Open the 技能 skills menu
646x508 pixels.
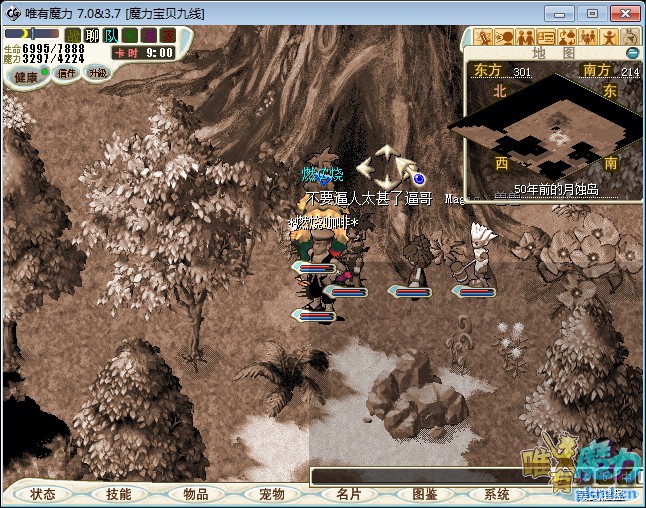119,494
